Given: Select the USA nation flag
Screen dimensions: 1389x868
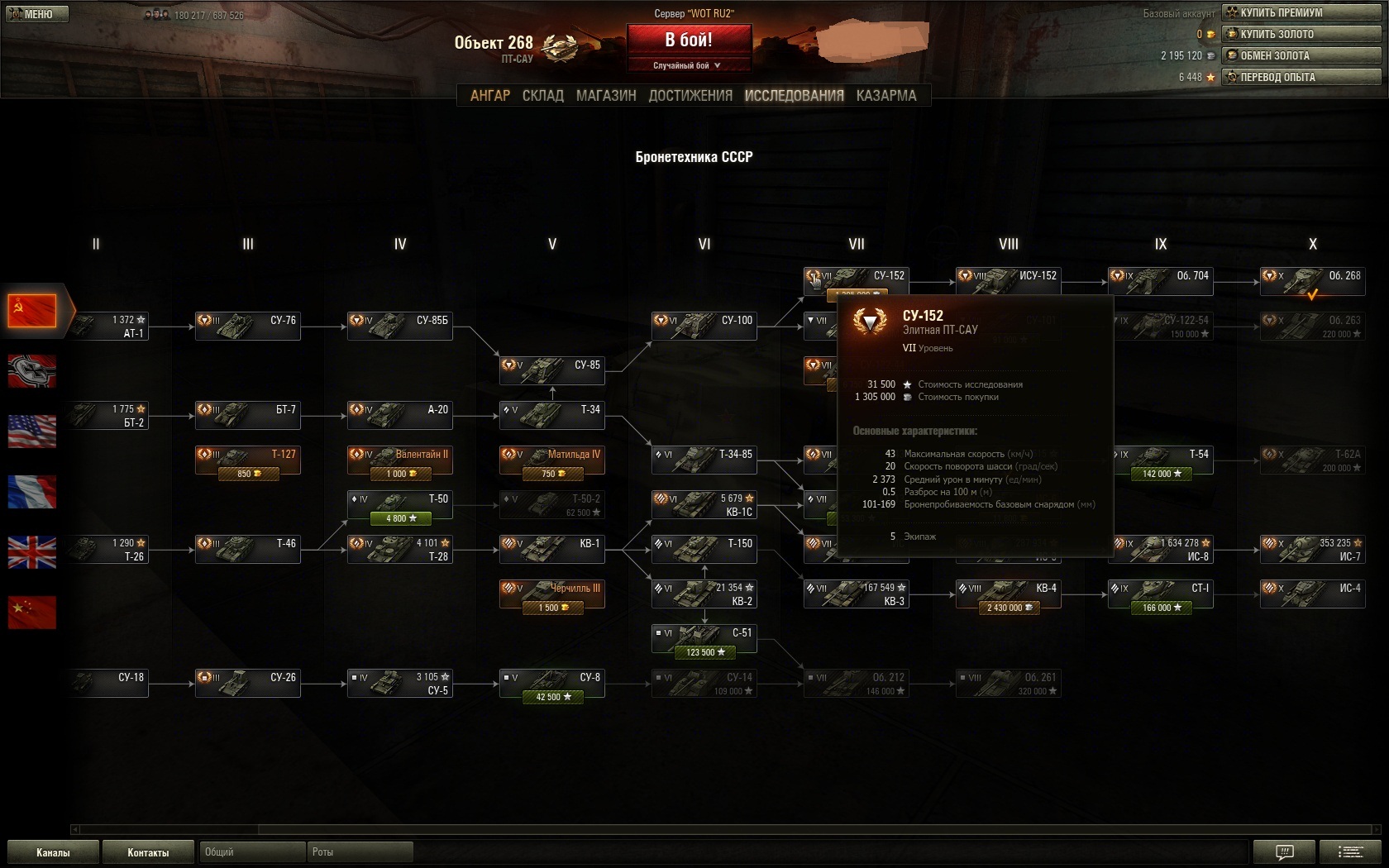Looking at the screenshot, I should pyautogui.click(x=32, y=432).
